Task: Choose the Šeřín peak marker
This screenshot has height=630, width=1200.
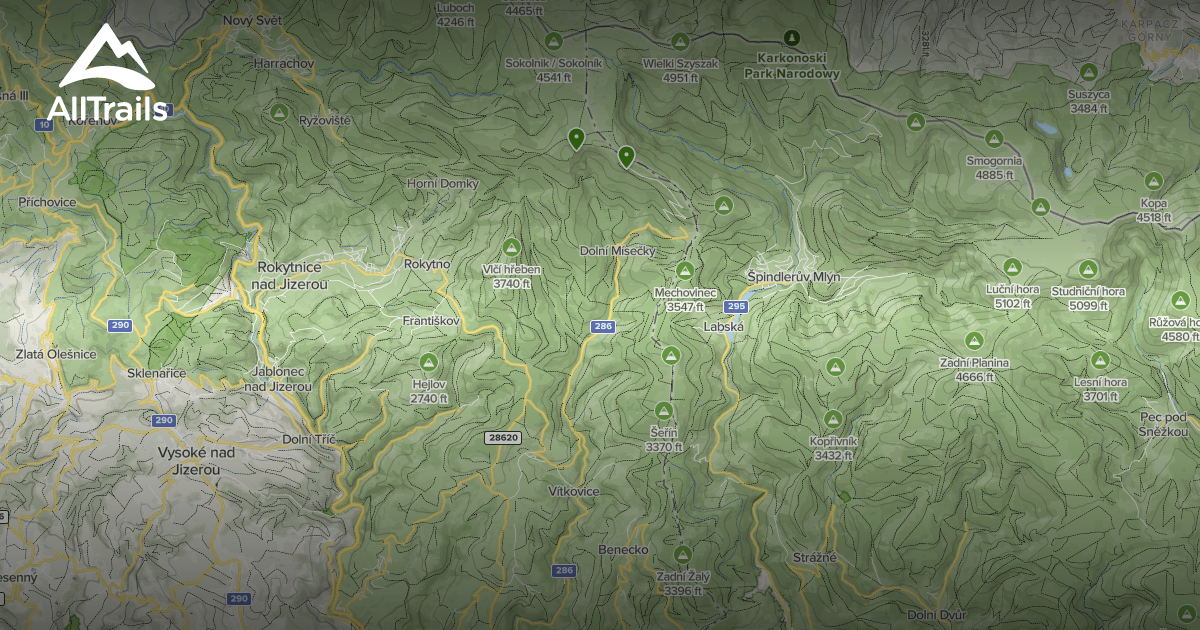Action: [x=663, y=411]
